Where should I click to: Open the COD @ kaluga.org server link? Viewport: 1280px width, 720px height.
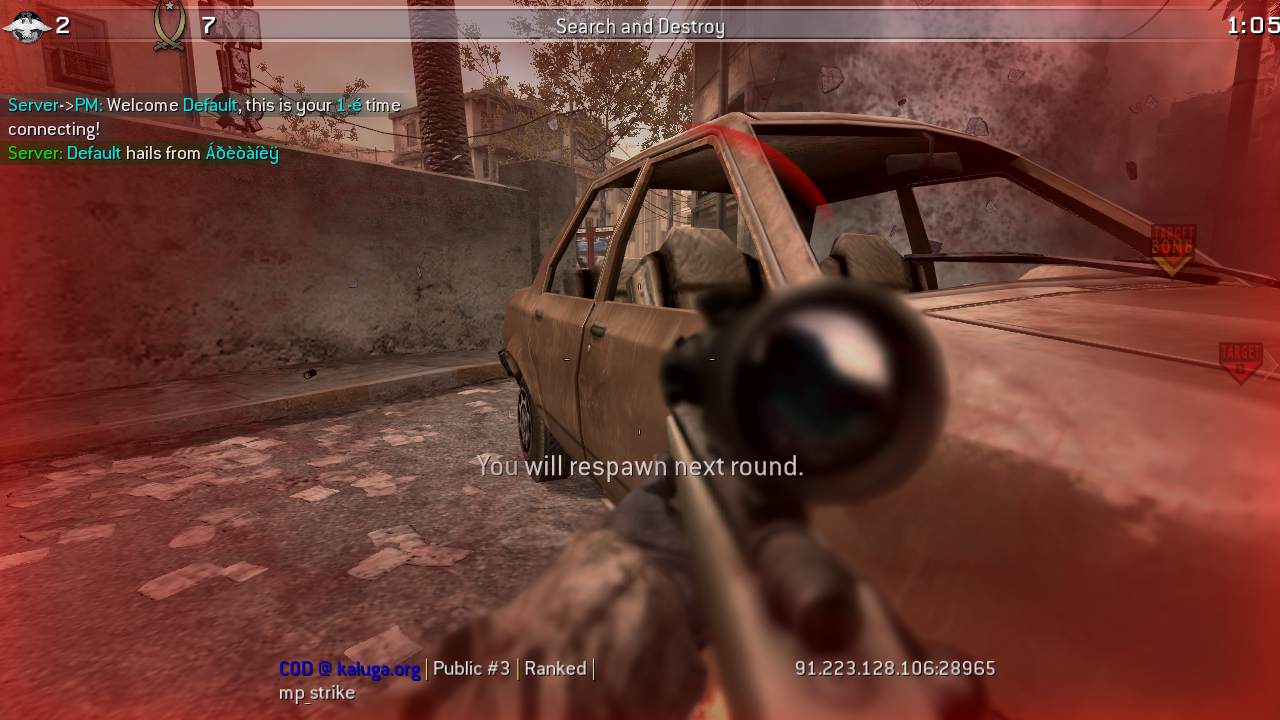pos(349,668)
